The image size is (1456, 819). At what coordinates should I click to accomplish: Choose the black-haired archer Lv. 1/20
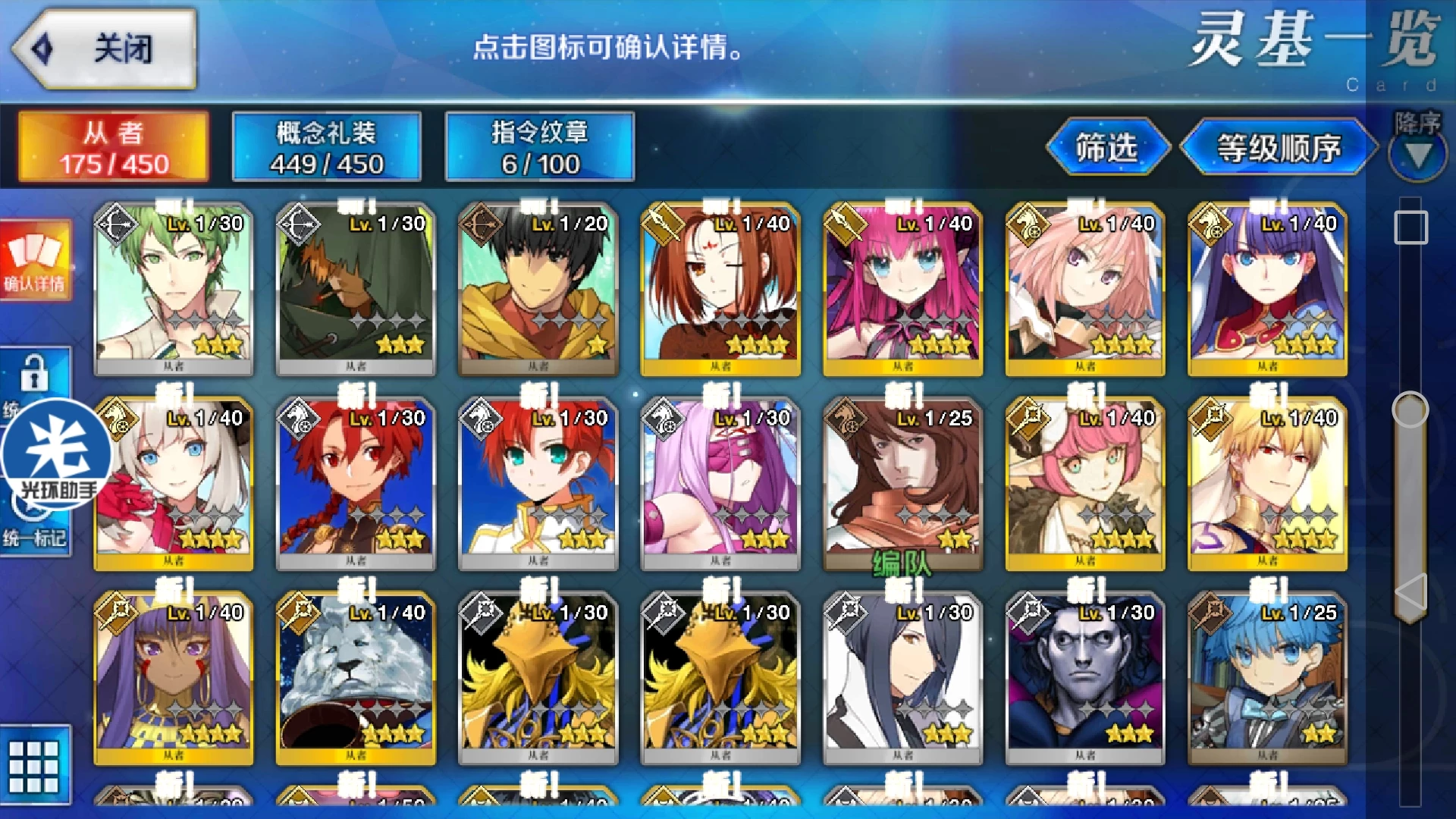(538, 290)
